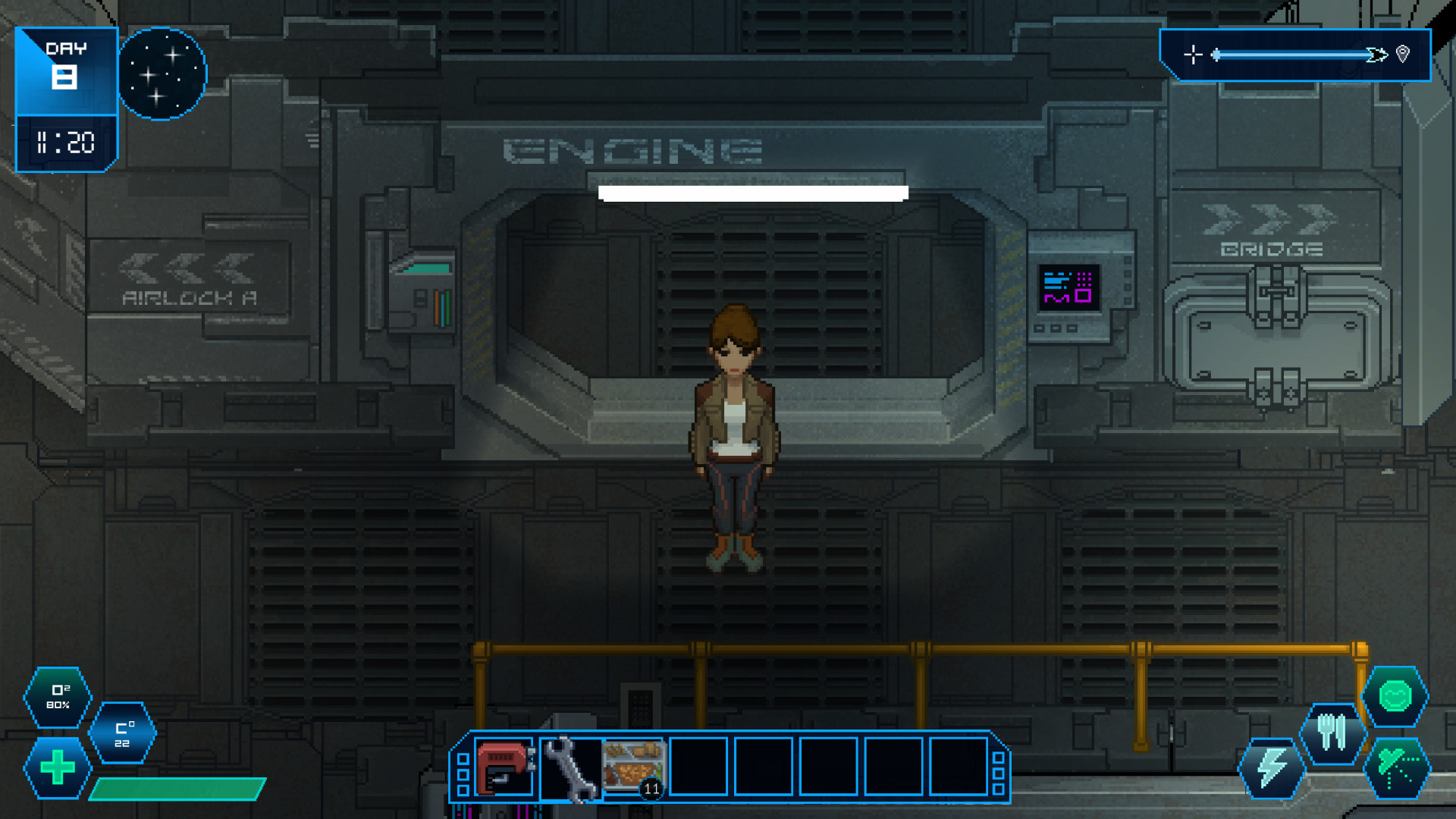Select the food tray stack of 11
1456x819 pixels.
(634, 768)
